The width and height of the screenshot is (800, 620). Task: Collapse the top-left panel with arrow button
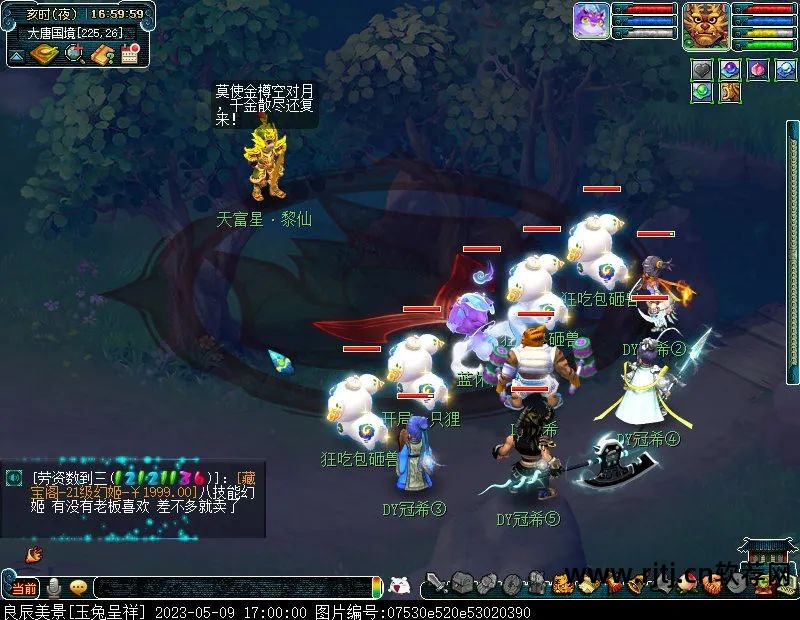coord(16,57)
